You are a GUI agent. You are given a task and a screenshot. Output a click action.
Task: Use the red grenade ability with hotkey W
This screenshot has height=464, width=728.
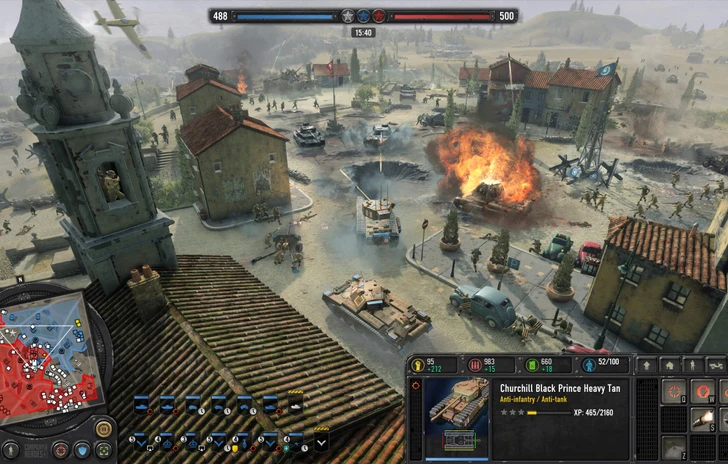[x=705, y=392]
